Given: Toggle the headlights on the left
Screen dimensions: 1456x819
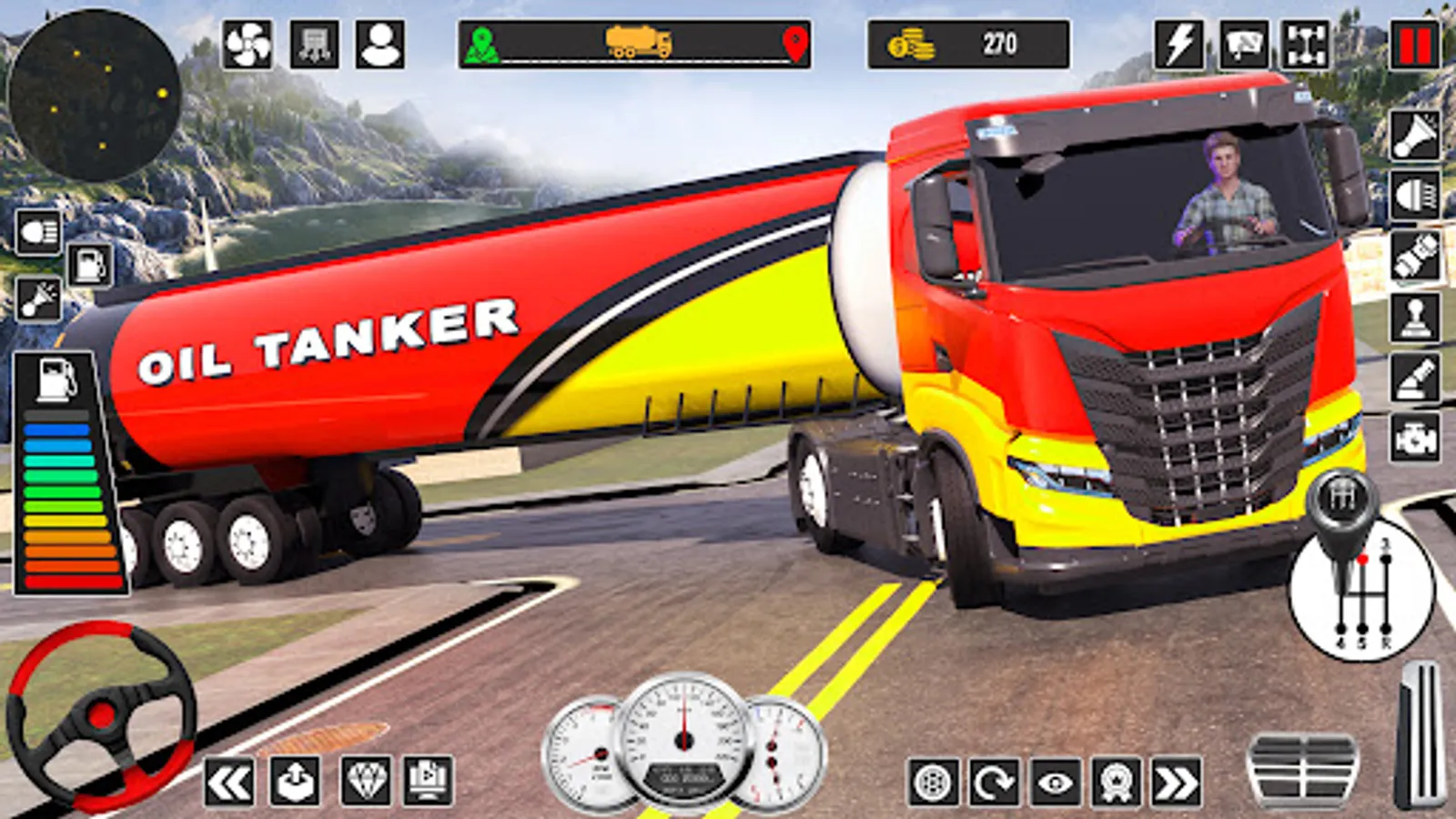Looking at the screenshot, I should [x=38, y=233].
